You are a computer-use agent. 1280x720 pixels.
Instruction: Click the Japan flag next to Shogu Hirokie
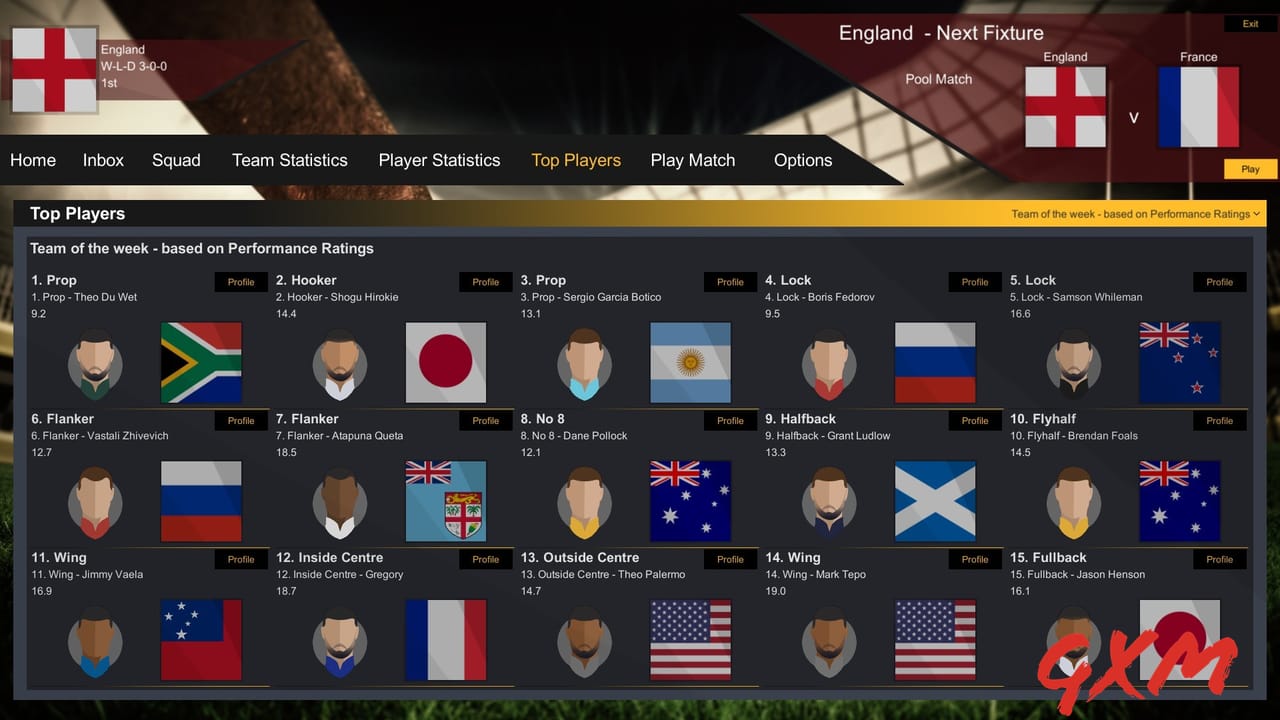446,363
